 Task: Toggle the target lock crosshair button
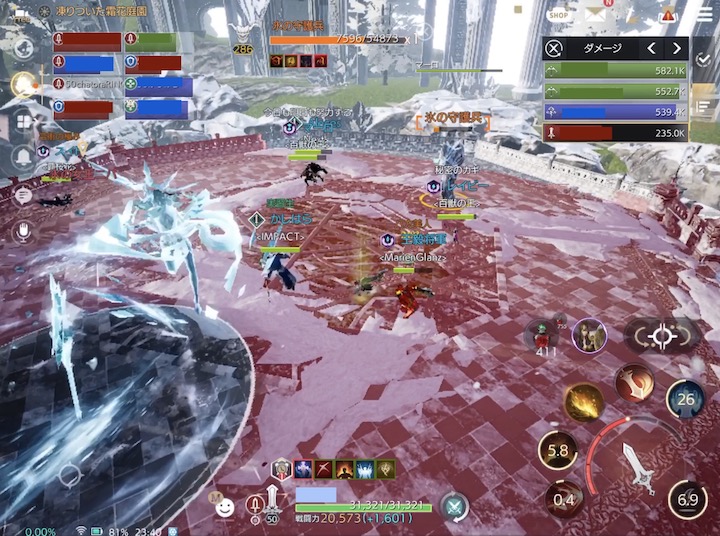pyautogui.click(x=662, y=336)
